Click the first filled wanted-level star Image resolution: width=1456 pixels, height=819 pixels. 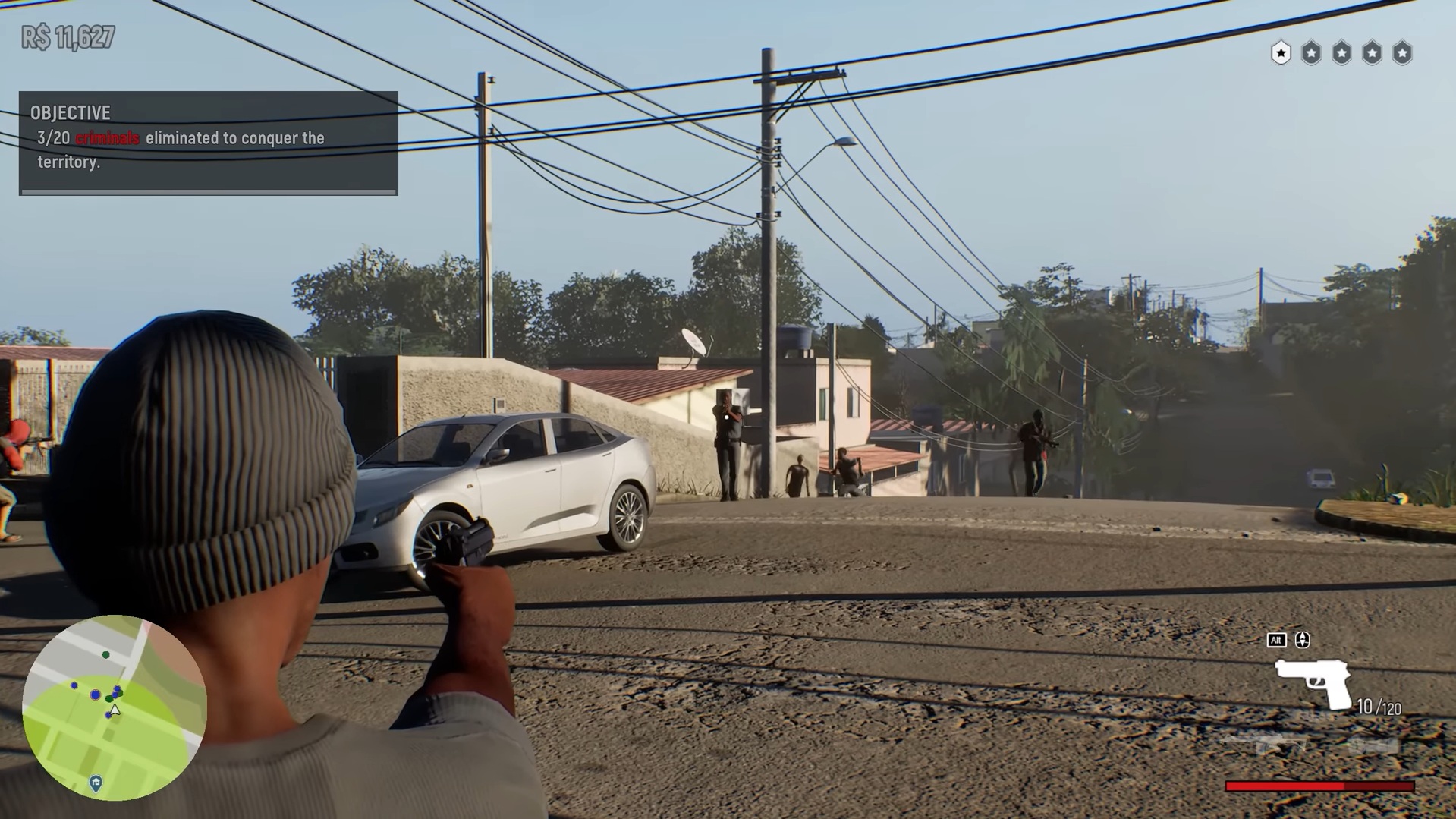(1281, 53)
